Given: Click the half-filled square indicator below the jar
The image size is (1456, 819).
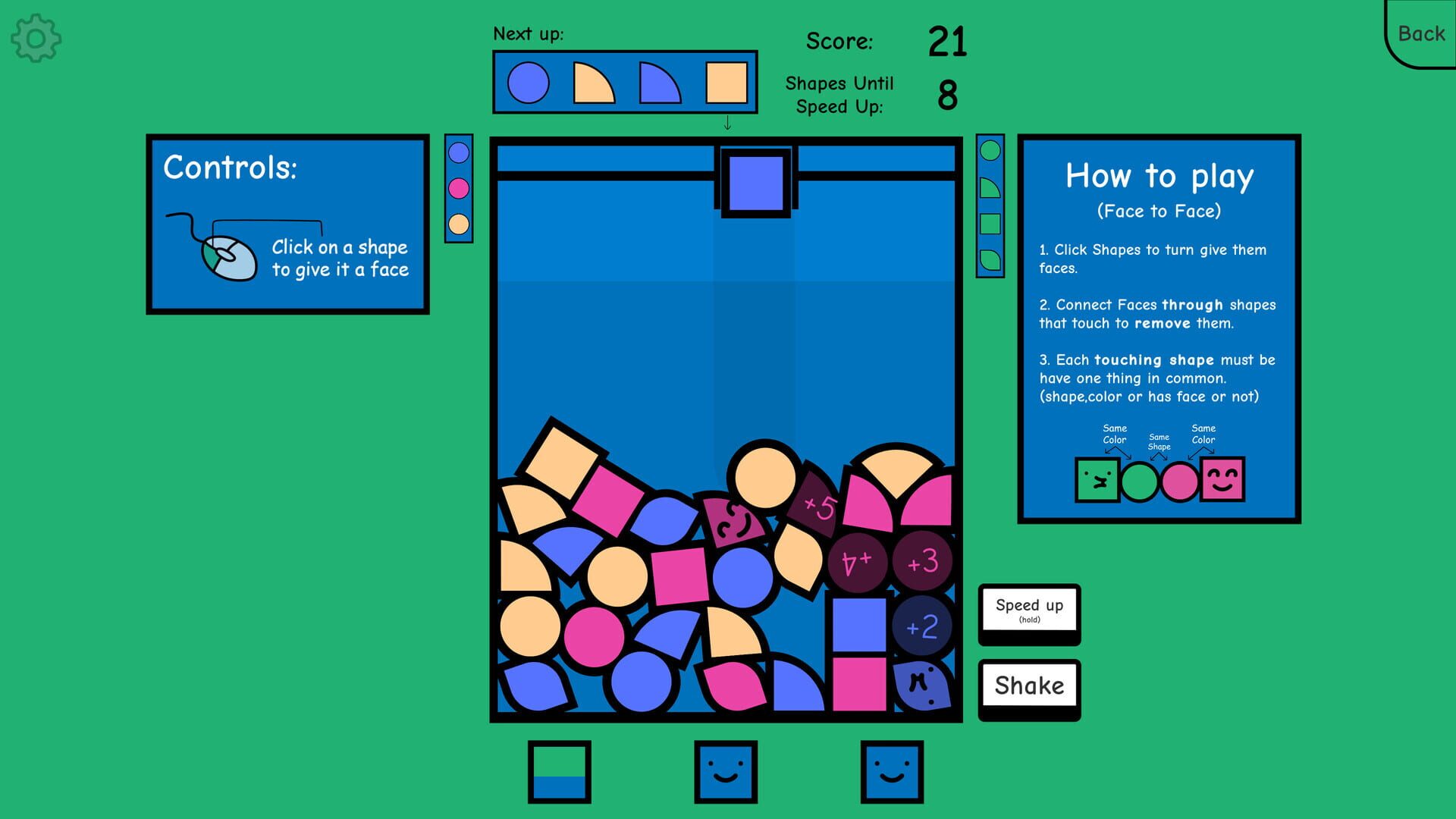Looking at the screenshot, I should (x=560, y=770).
